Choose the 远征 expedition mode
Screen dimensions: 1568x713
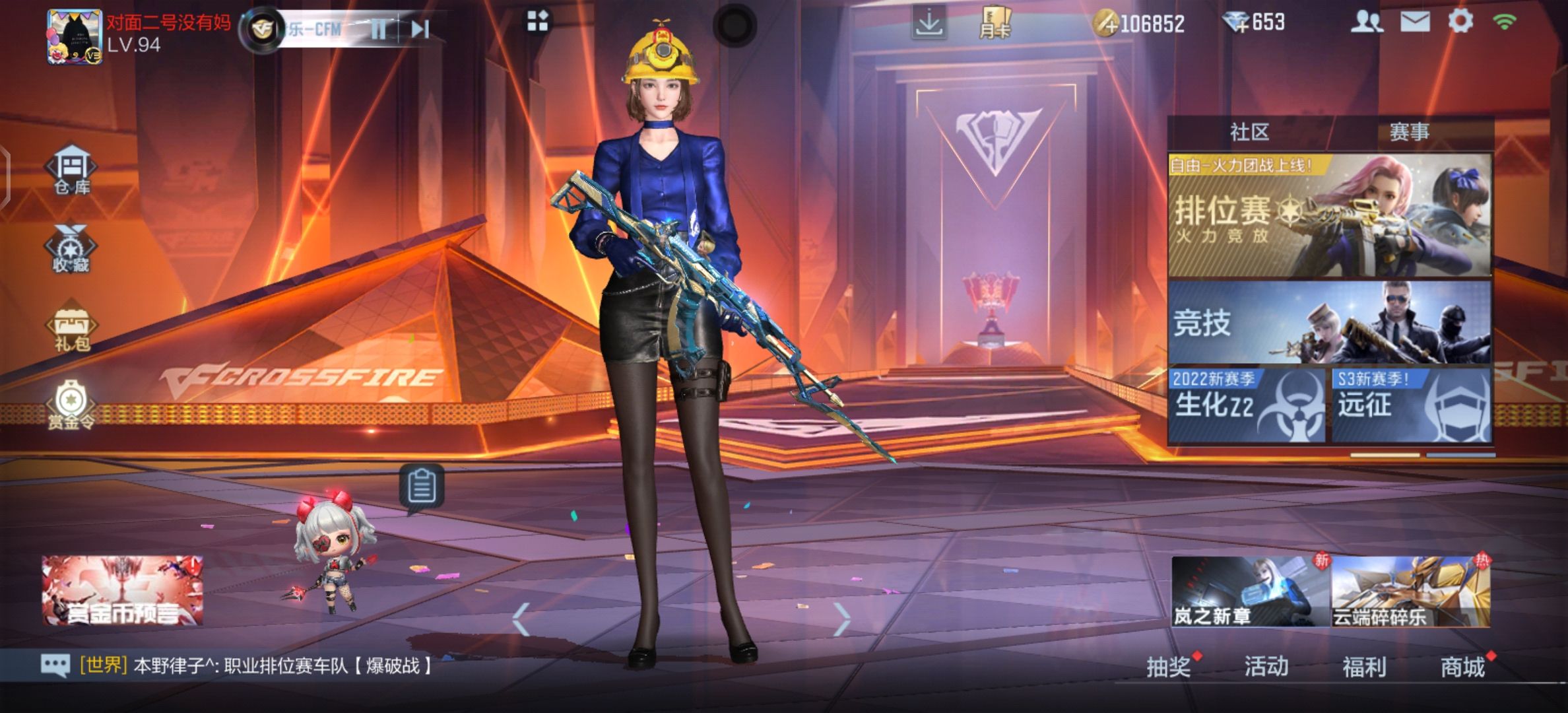point(1411,405)
